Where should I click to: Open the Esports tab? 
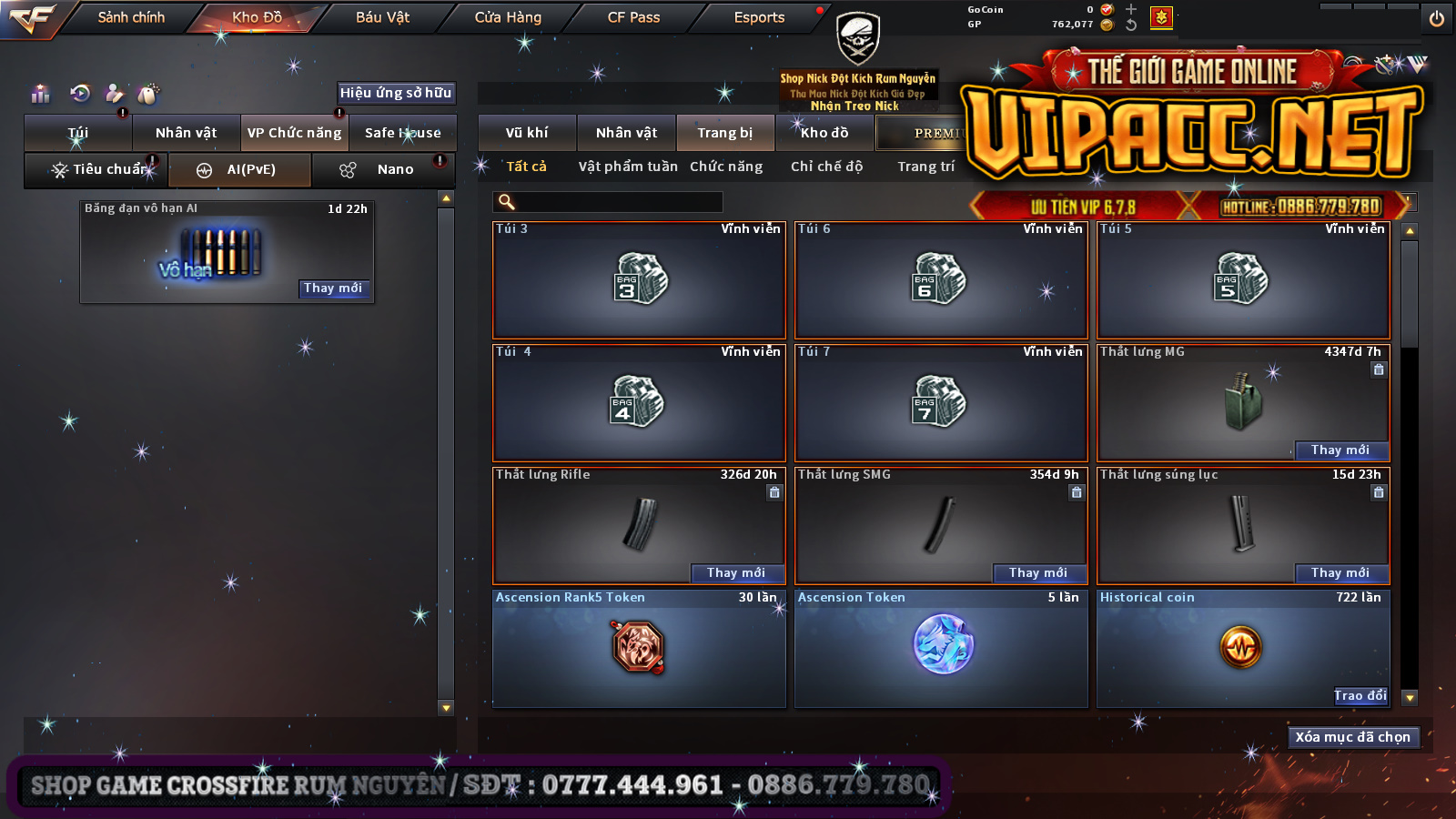[759, 17]
